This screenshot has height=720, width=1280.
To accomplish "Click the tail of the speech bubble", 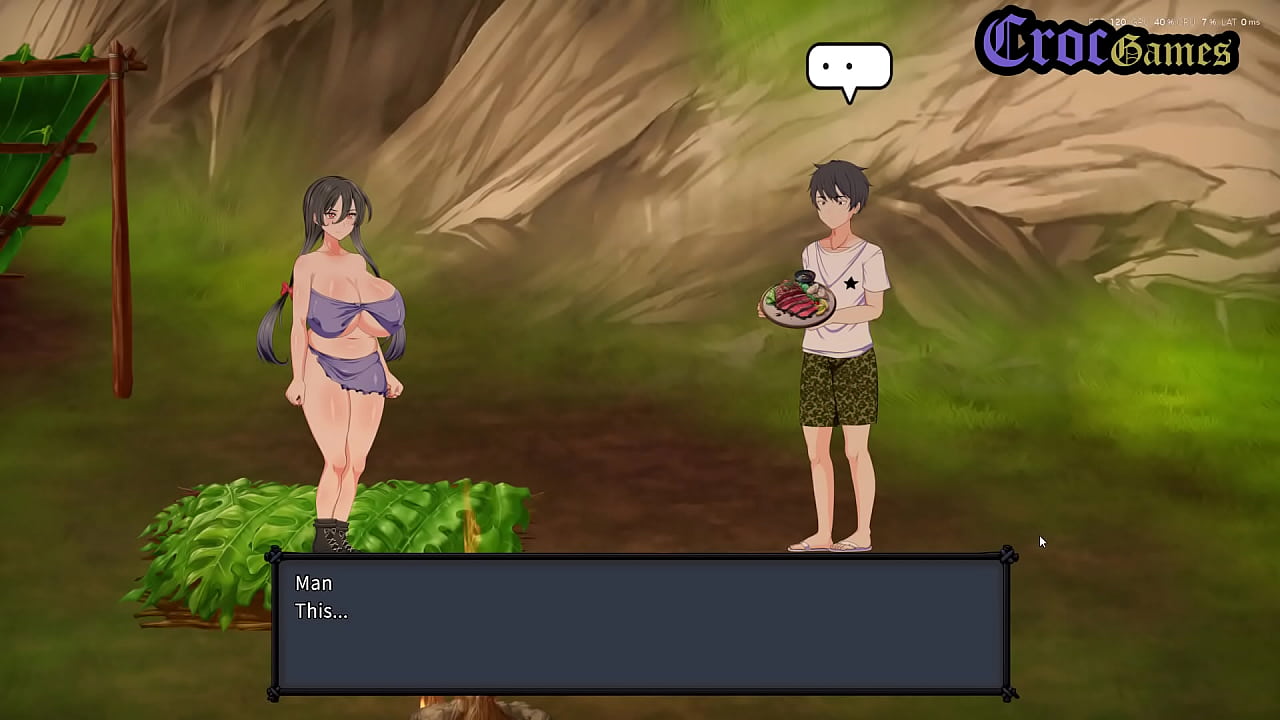I will (x=851, y=95).
